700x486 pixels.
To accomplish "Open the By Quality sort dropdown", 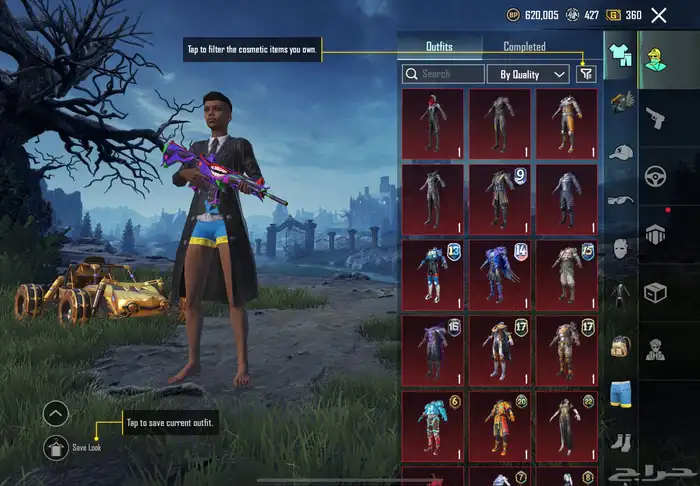I will click(528, 74).
